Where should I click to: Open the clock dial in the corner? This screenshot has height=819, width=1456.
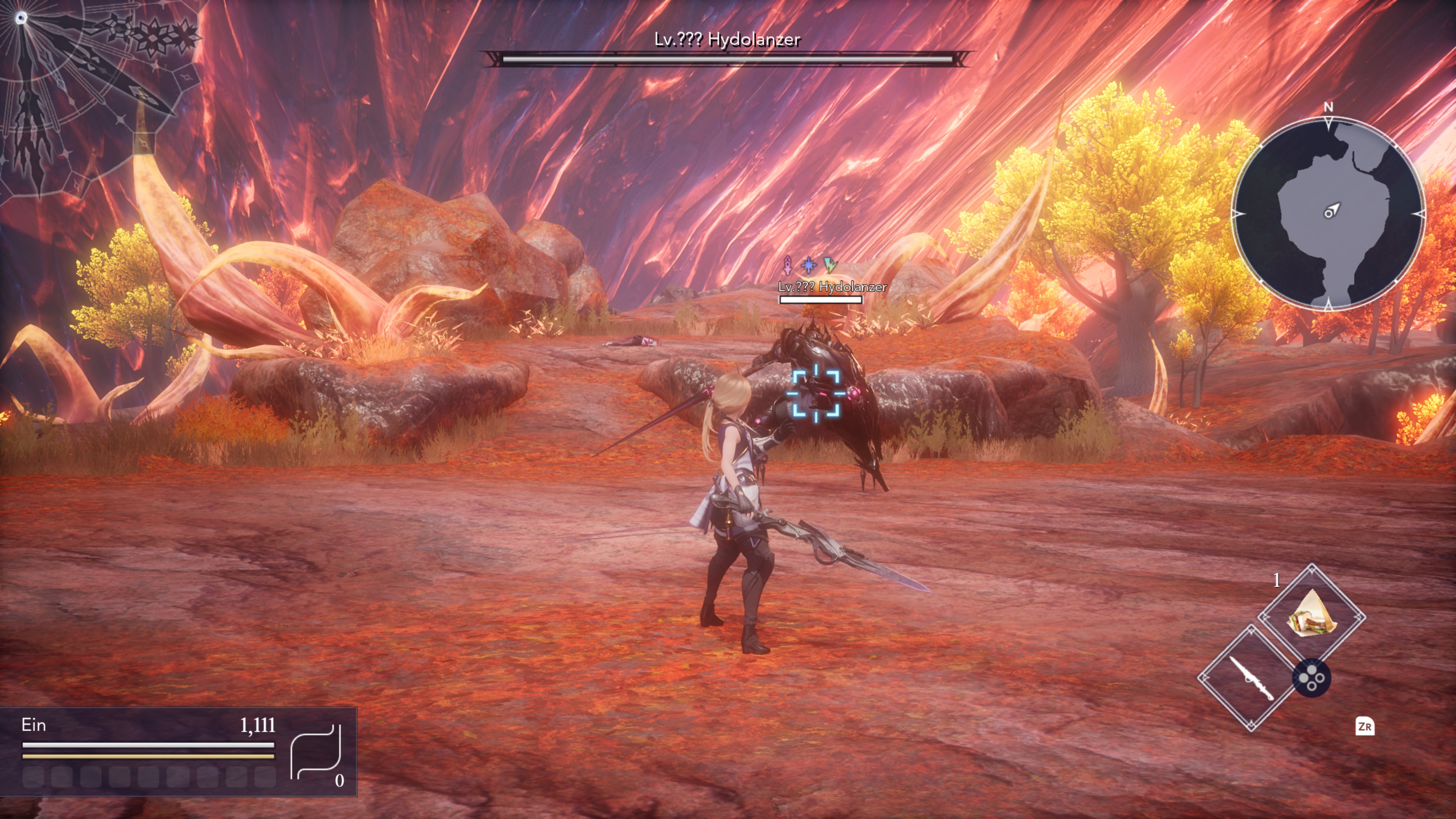pyautogui.click(x=85, y=85)
